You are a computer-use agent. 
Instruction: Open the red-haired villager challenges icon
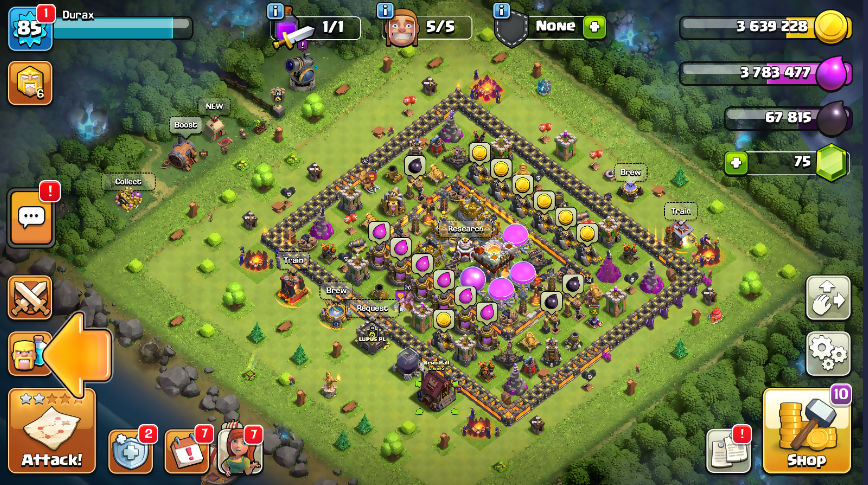239,451
